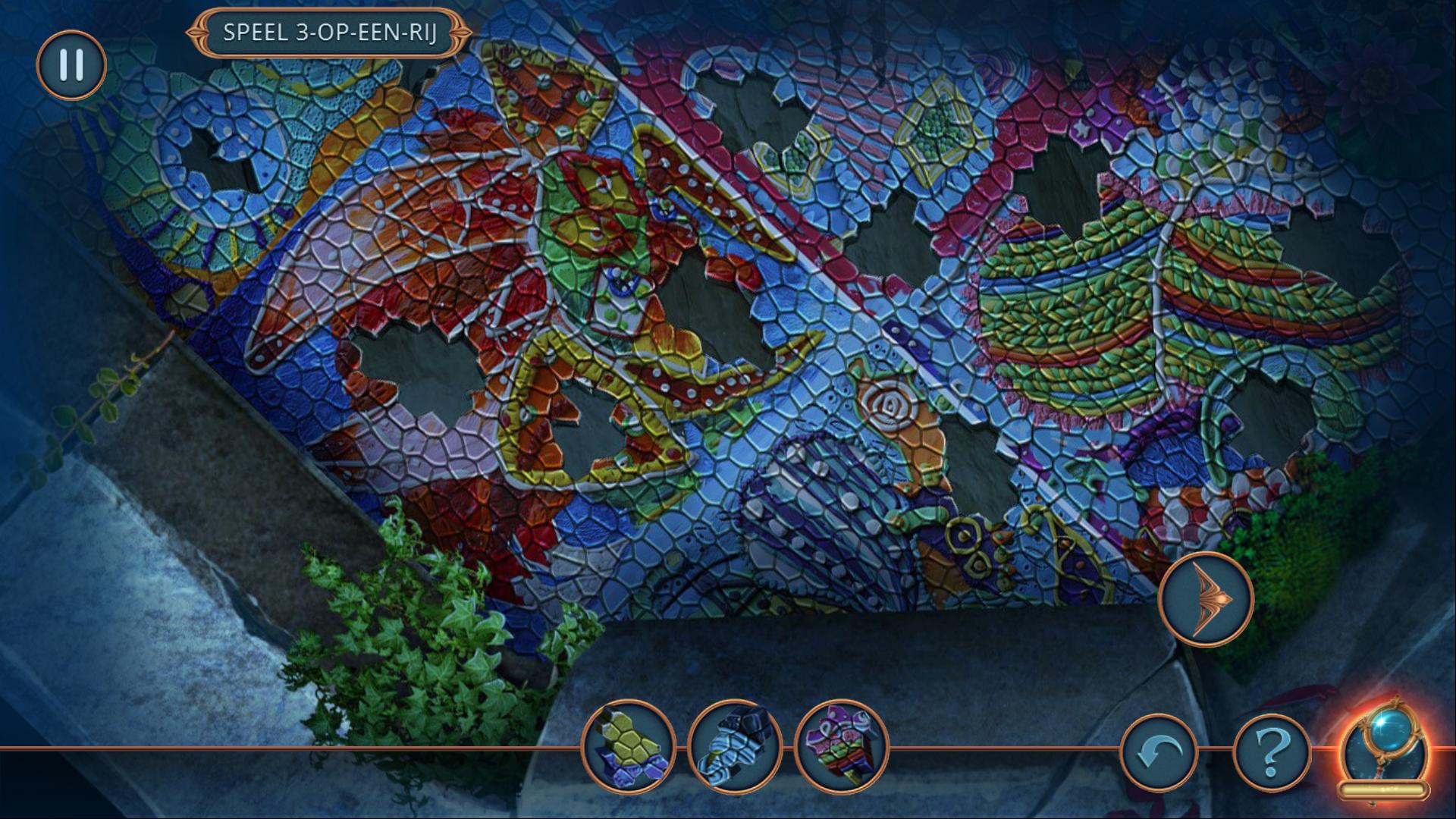
Task: Choose the purple striped mosaic piece
Action: [x=841, y=746]
